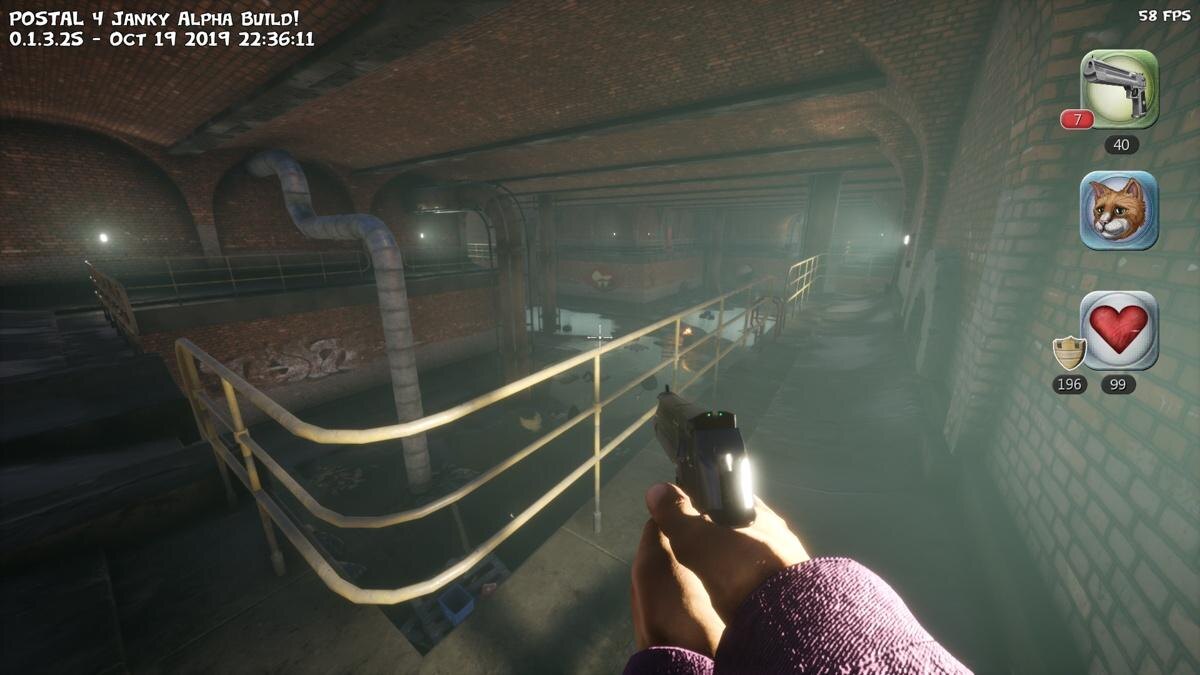1200x675 pixels.
Task: Click the cat item icon
Action: click(x=1119, y=210)
